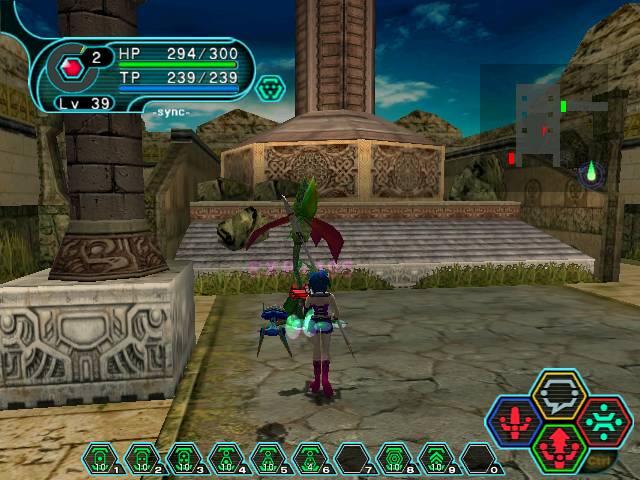Image resolution: width=640 pixels, height=480 pixels.
Task: Activate the double-chevron icon in slot 9
Action: [x=436, y=459]
